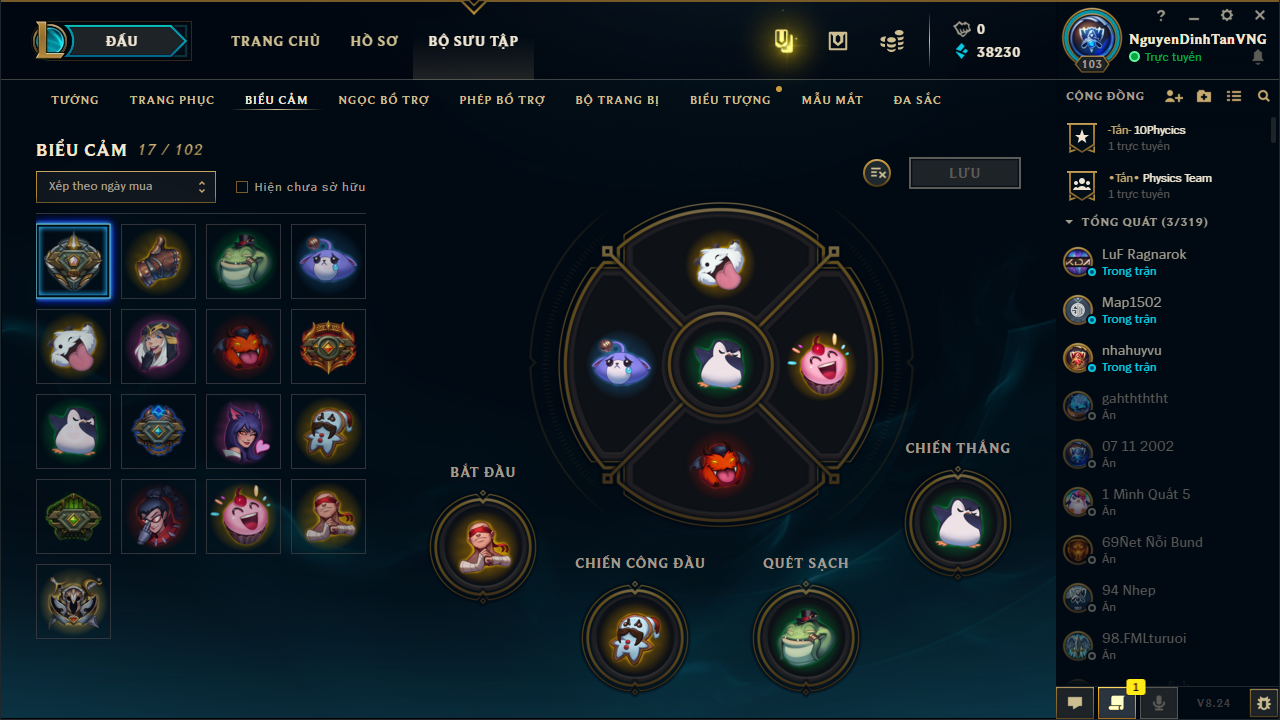
Task: Switch to the ĐA SẮC tab
Action: [917, 100]
